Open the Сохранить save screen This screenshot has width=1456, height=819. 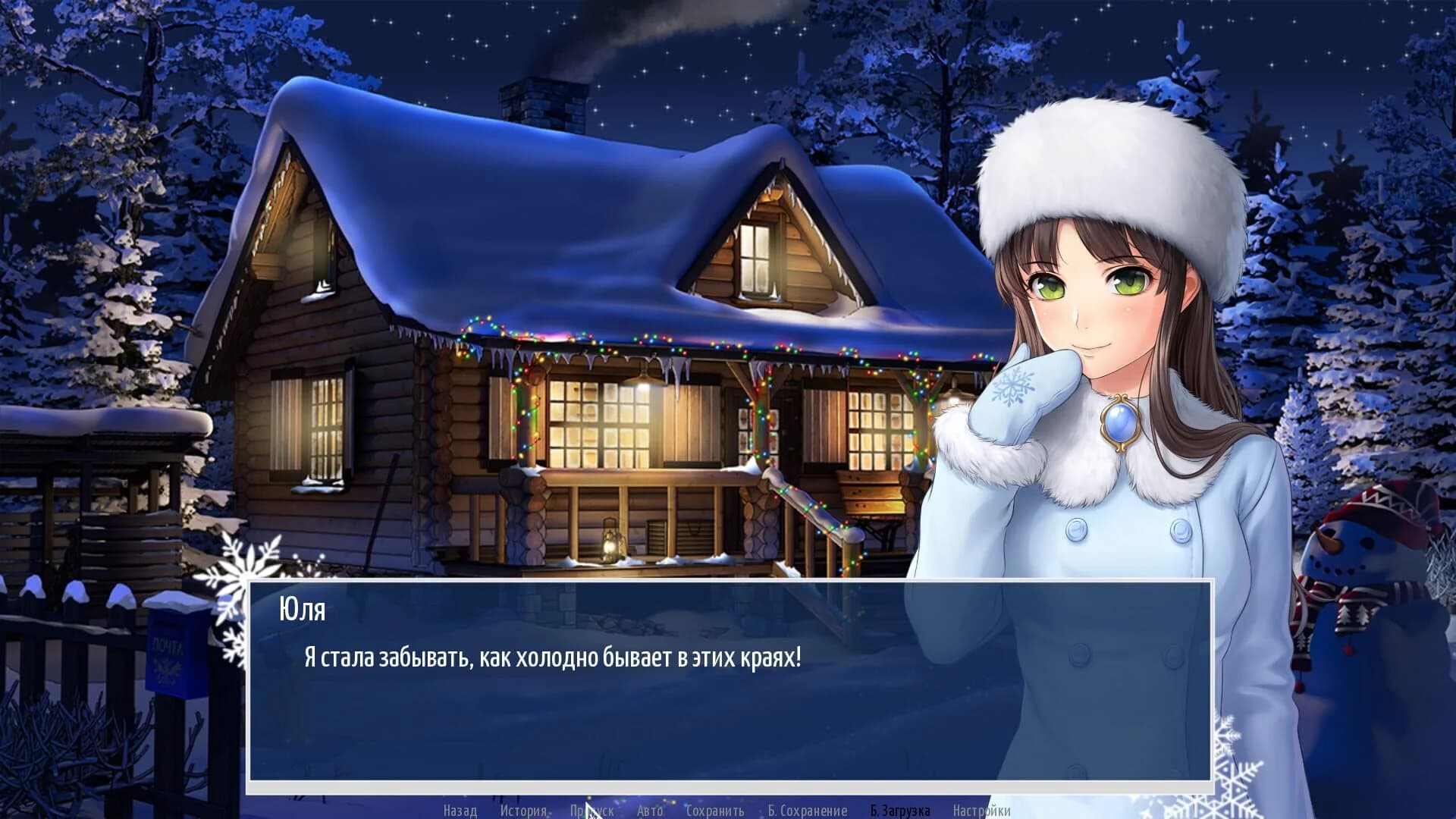[716, 810]
